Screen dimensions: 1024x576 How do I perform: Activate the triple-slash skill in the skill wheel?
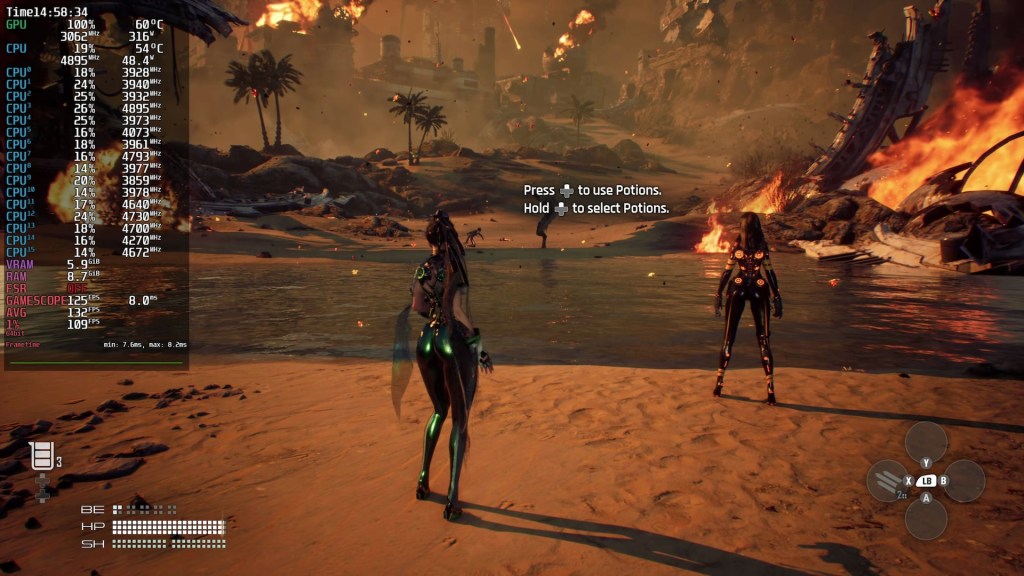(886, 481)
